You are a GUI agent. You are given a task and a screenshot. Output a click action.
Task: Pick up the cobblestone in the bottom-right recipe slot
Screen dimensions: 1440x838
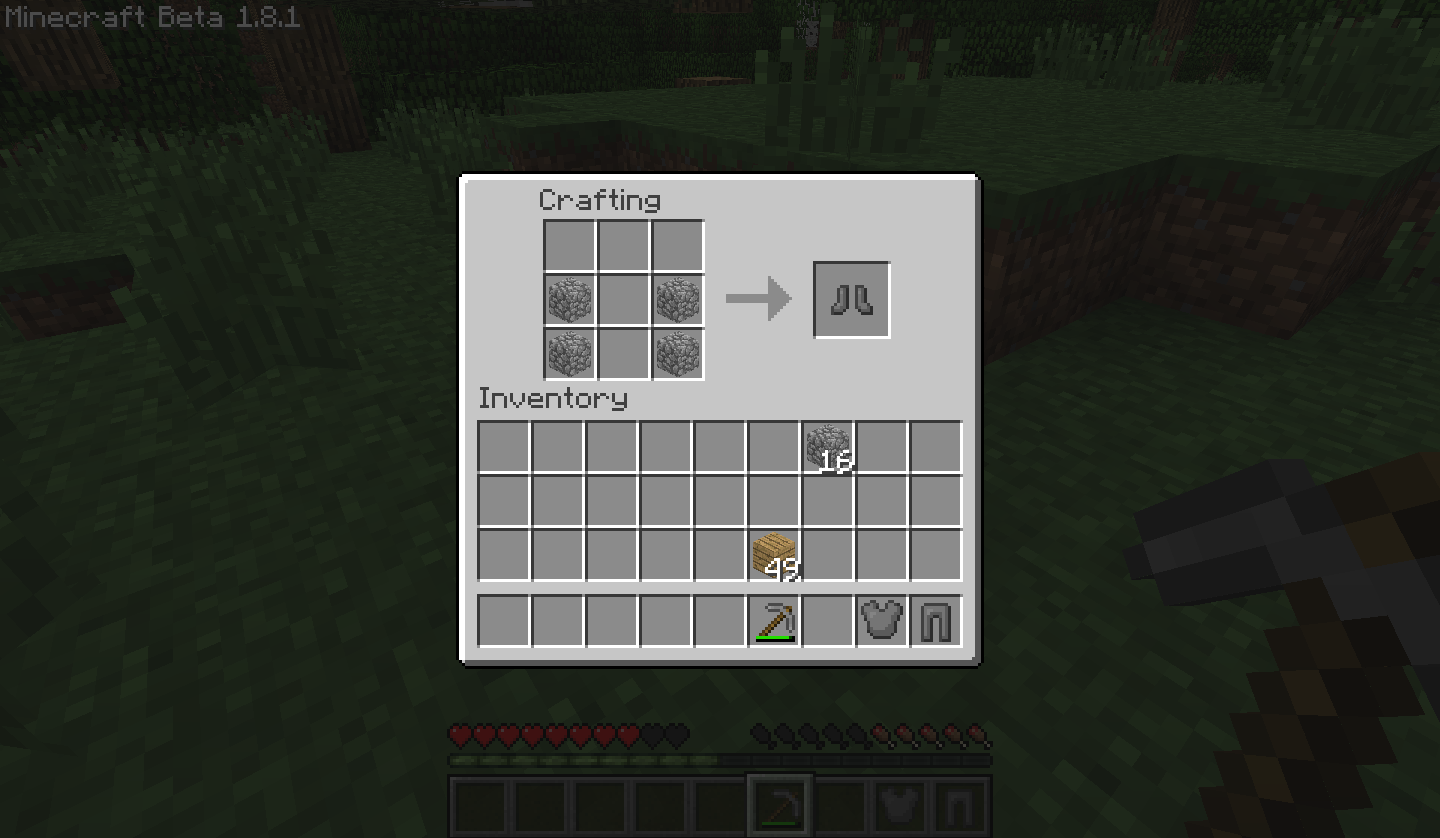[x=677, y=353]
